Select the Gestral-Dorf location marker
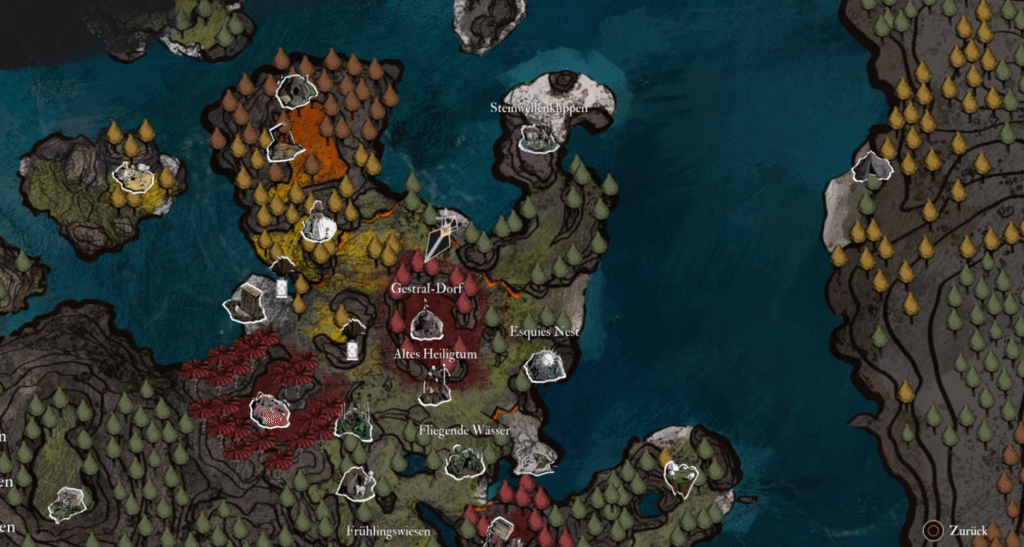Viewport: 1024px width, 547px height. [x=427, y=322]
